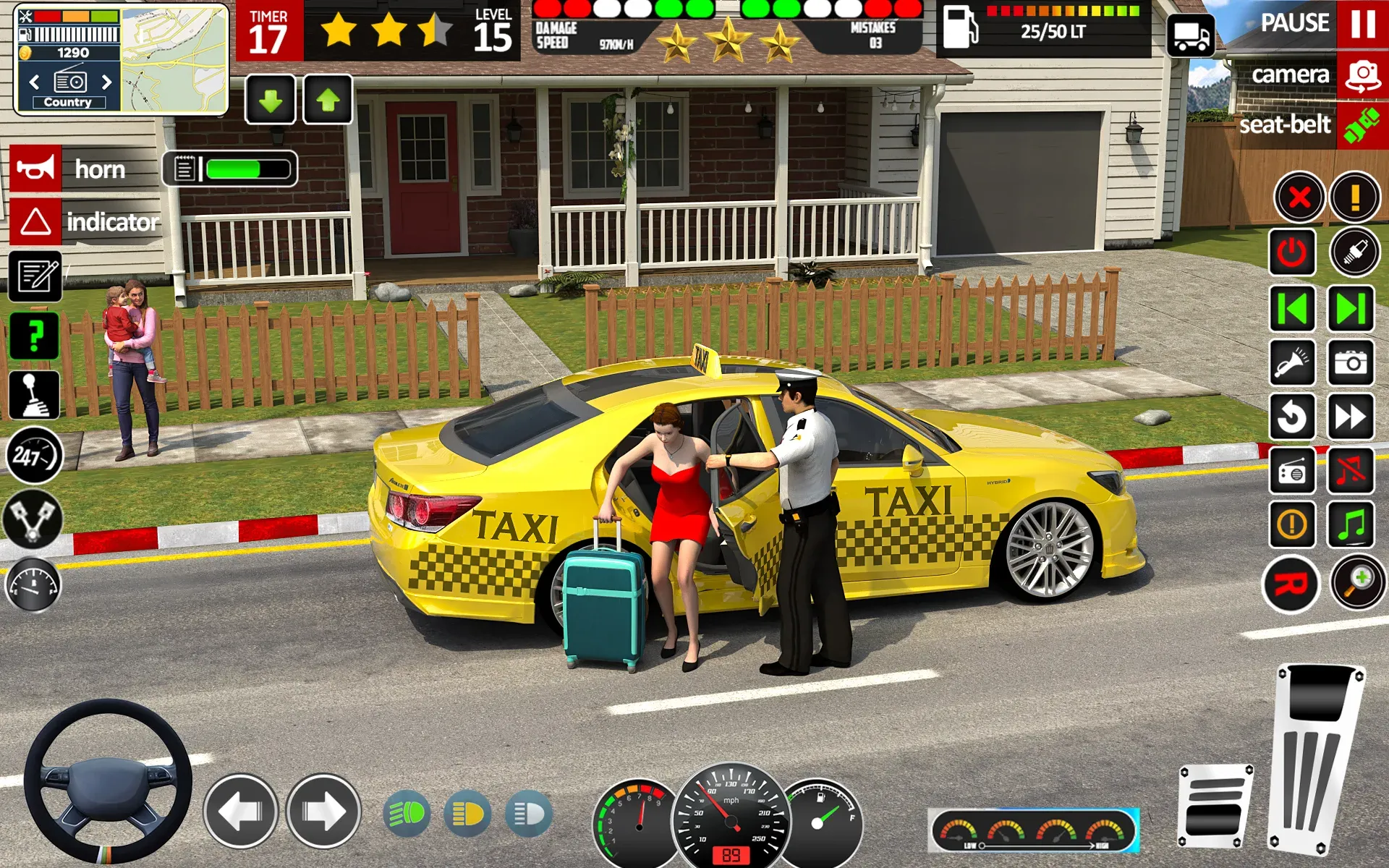Activate the hazard indicator
This screenshot has width=1389, height=868.
[36, 221]
